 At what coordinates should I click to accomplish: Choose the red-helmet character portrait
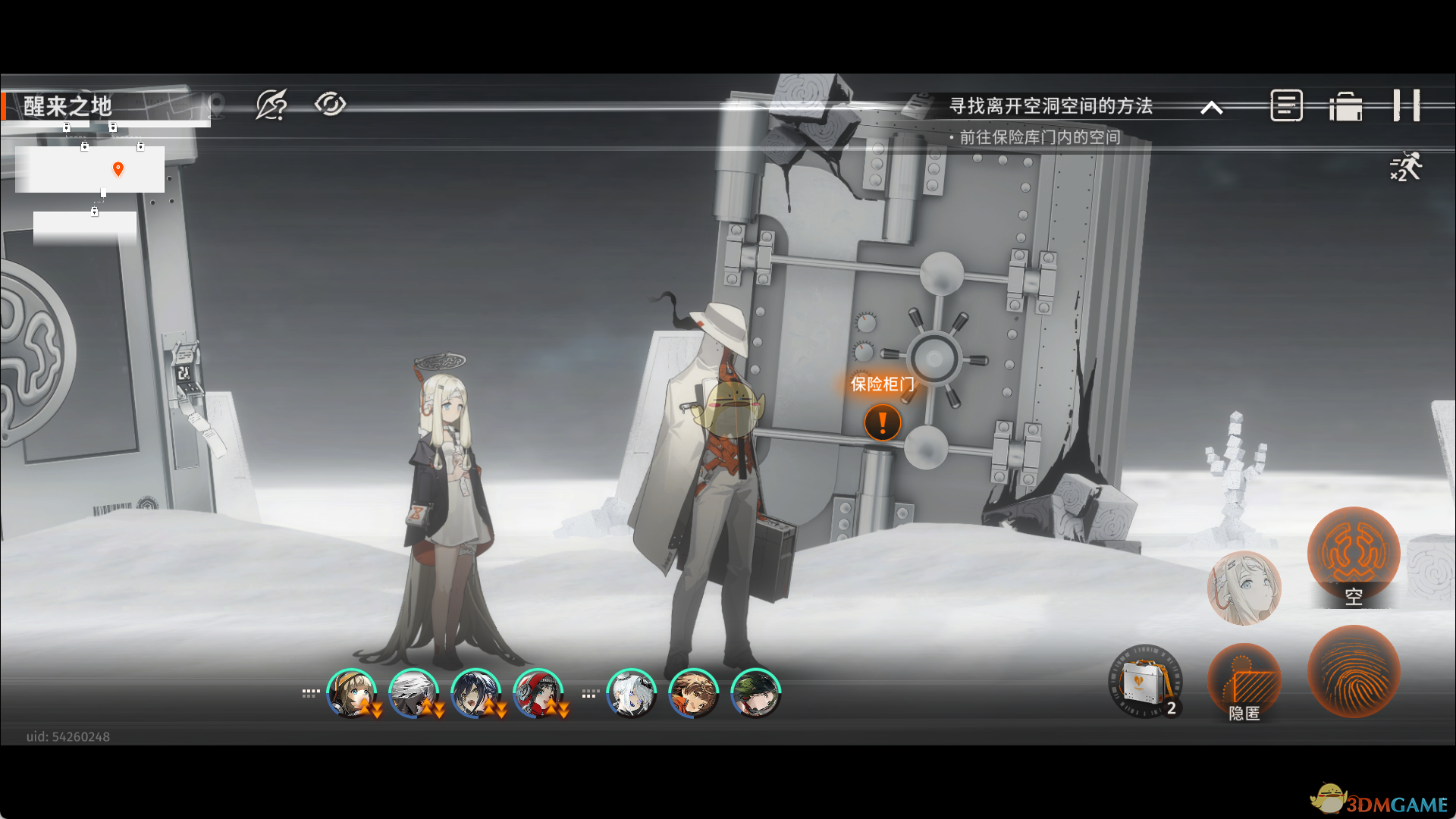coord(538,693)
